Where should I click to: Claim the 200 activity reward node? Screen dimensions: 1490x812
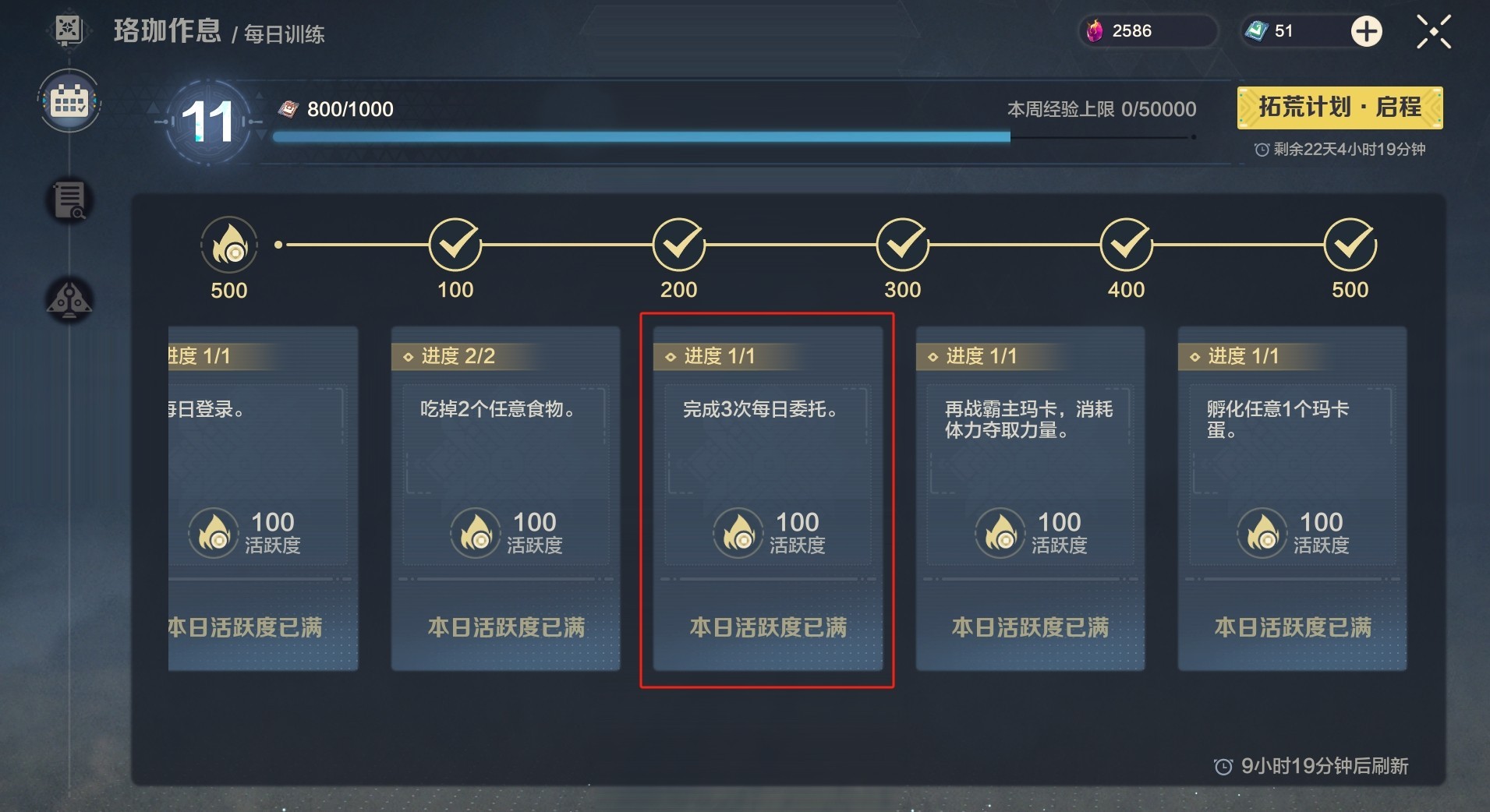tap(678, 245)
